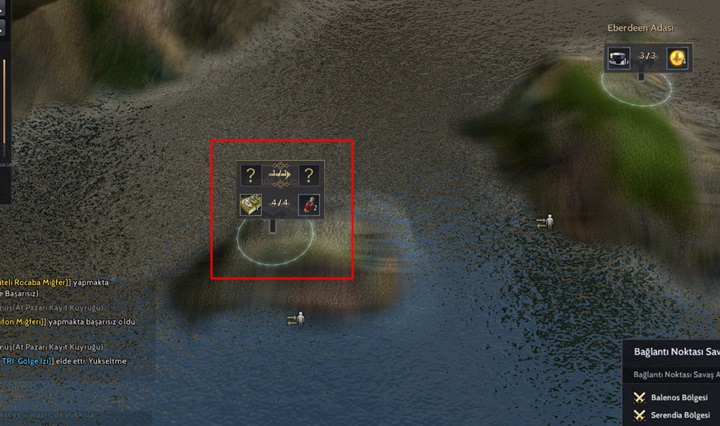The height and width of the screenshot is (426, 720).
Task: Click the gold coin icon at Eberdeen Adası
Action: click(x=678, y=57)
